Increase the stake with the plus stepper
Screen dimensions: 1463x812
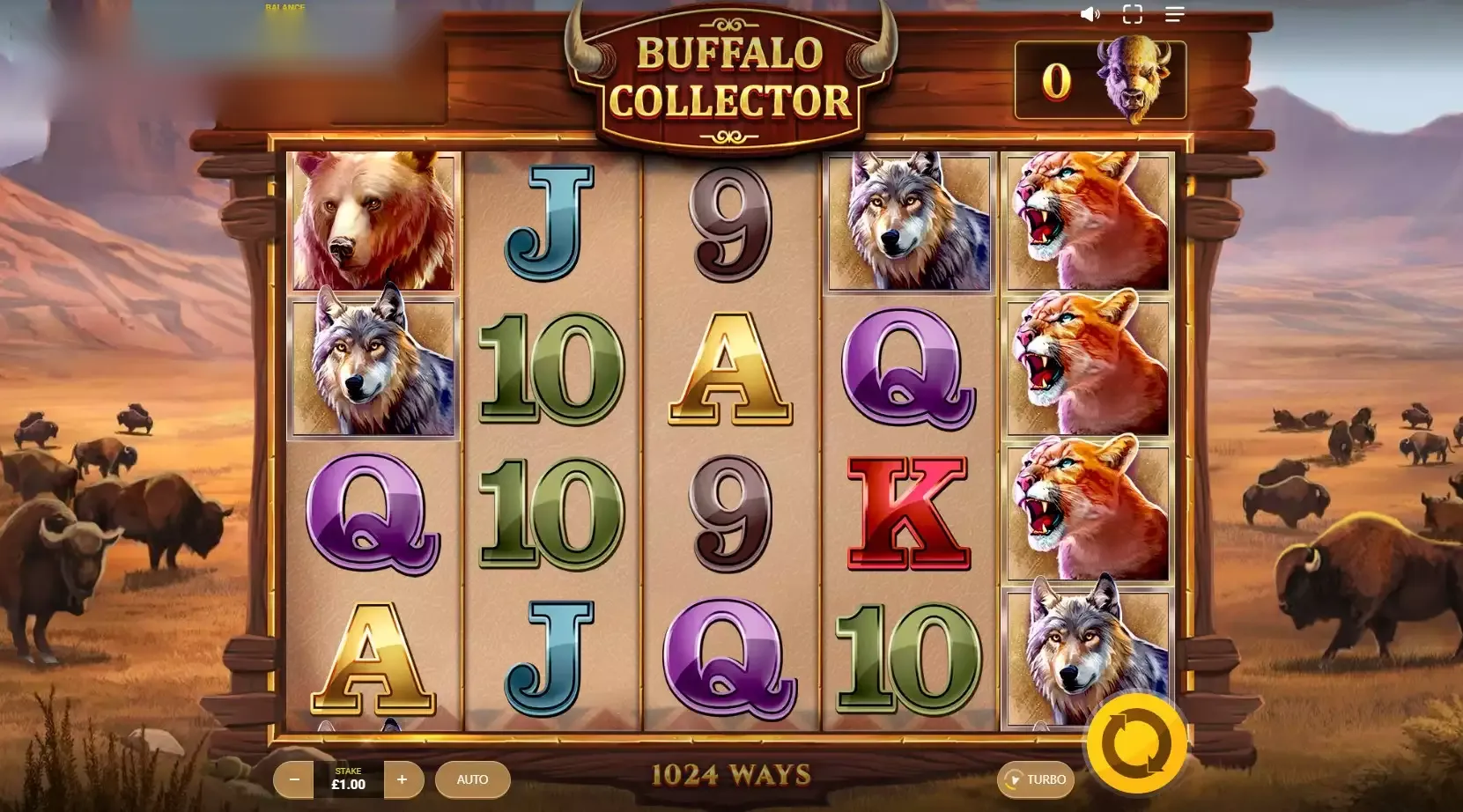[403, 779]
